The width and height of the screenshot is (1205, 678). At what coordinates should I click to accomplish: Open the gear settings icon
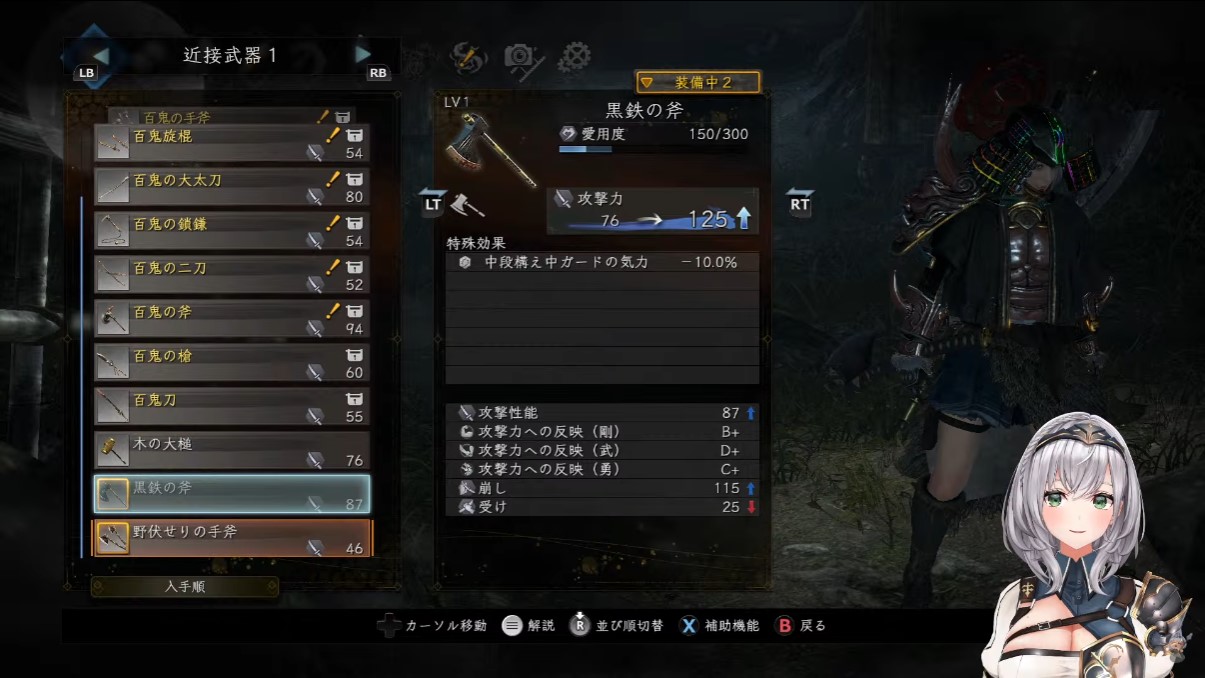pos(574,56)
